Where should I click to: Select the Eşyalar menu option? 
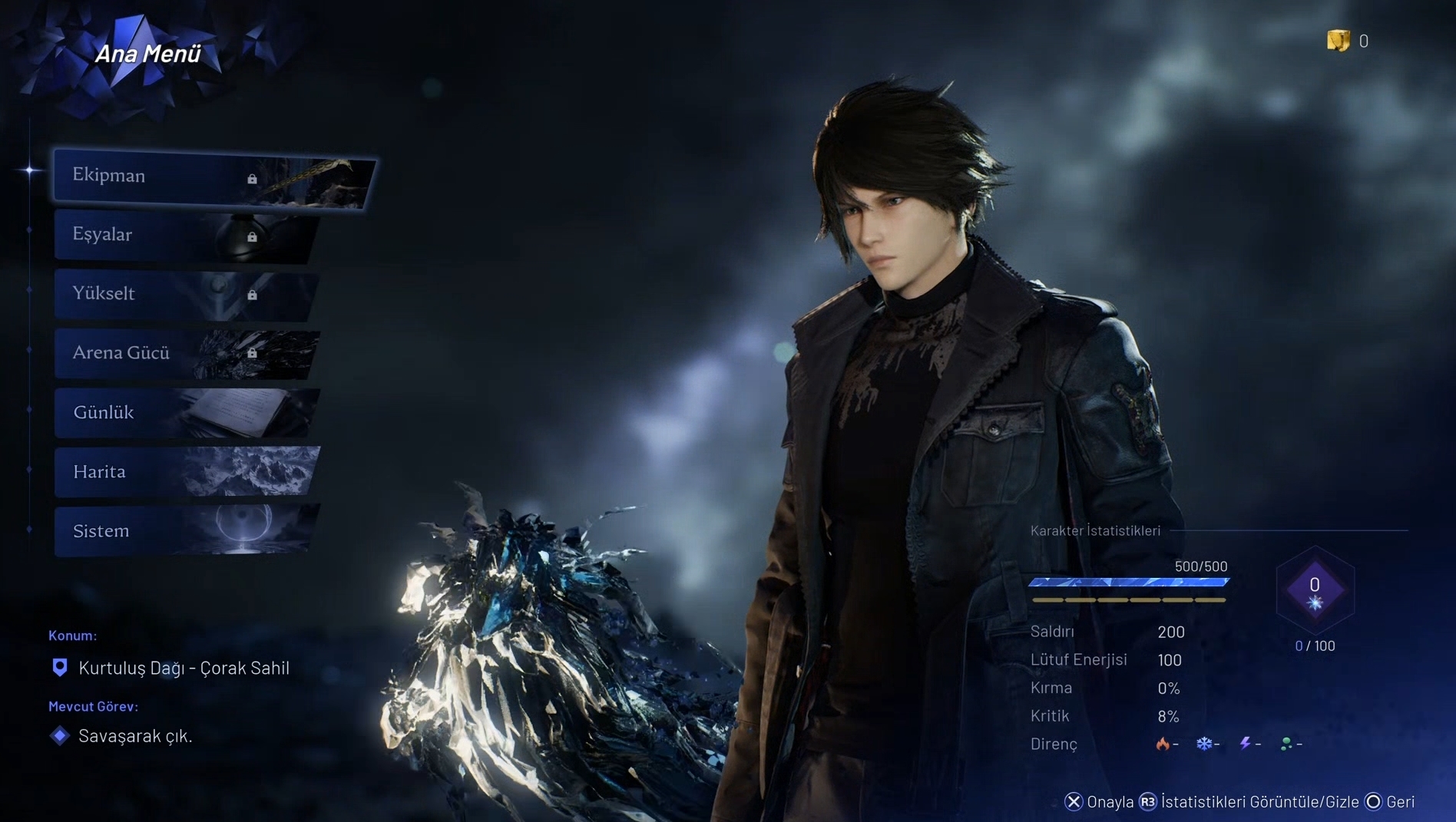coord(184,236)
